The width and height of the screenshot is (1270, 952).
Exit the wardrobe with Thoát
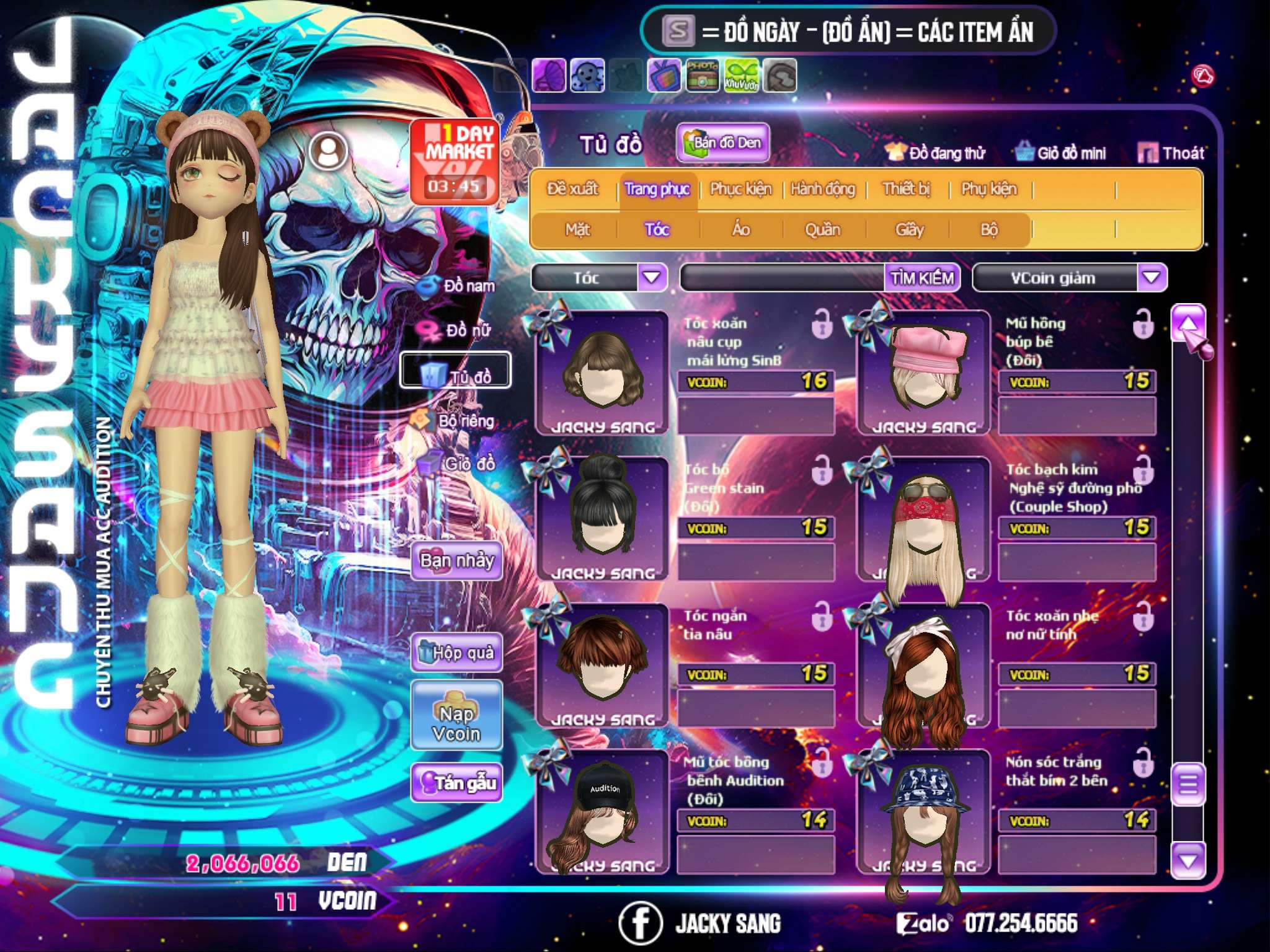point(1171,153)
